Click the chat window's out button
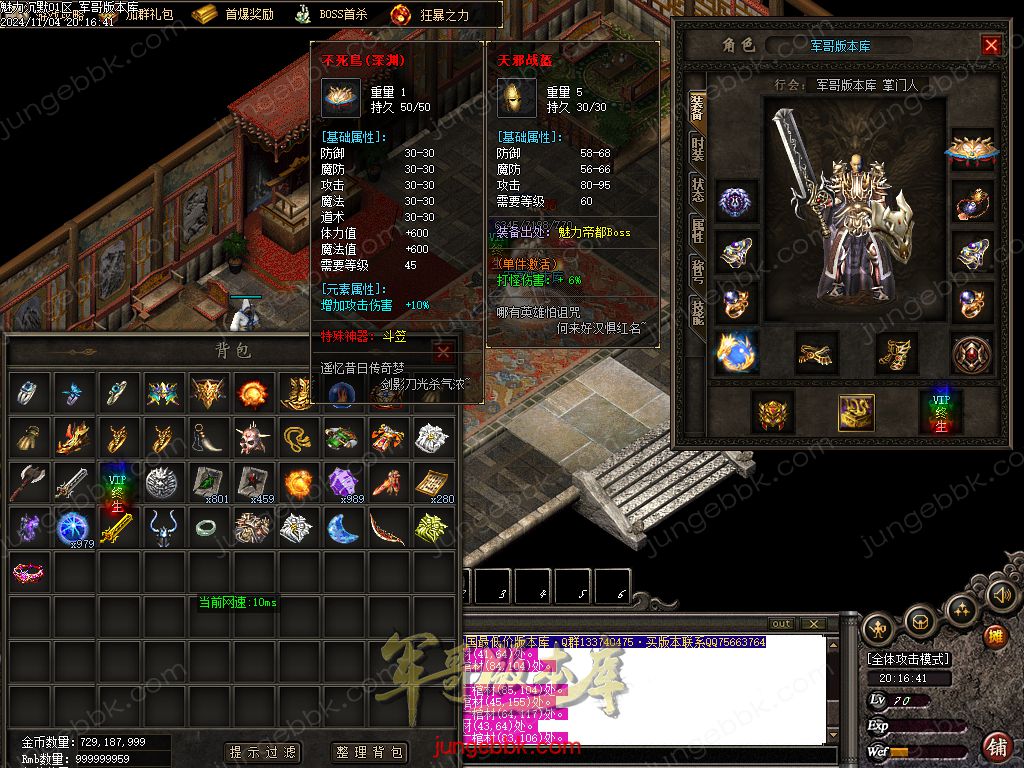This screenshot has height=768, width=1024. pyautogui.click(x=781, y=624)
